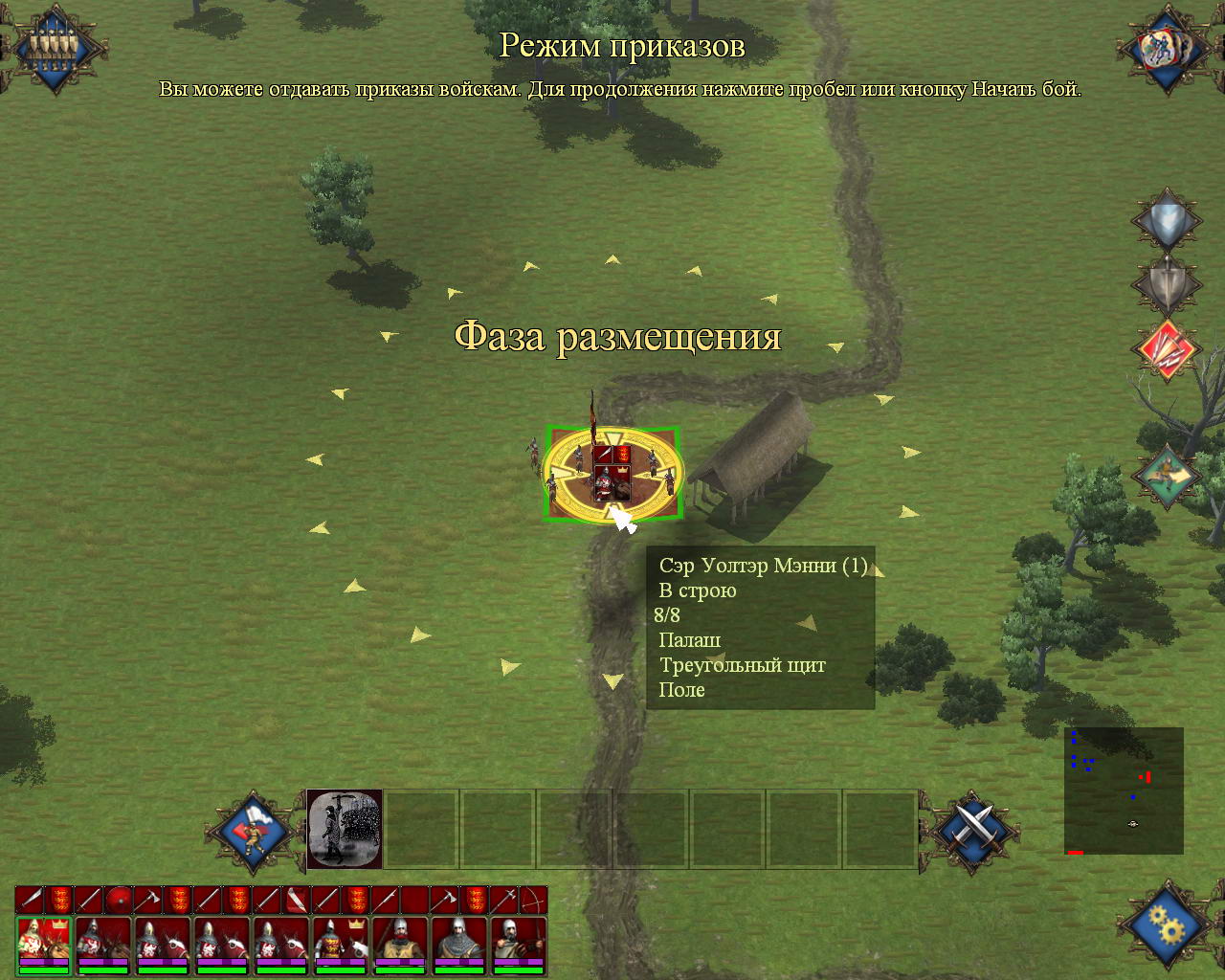Activate the red lightning attack order
This screenshot has width=1225, height=980.
point(1166,350)
